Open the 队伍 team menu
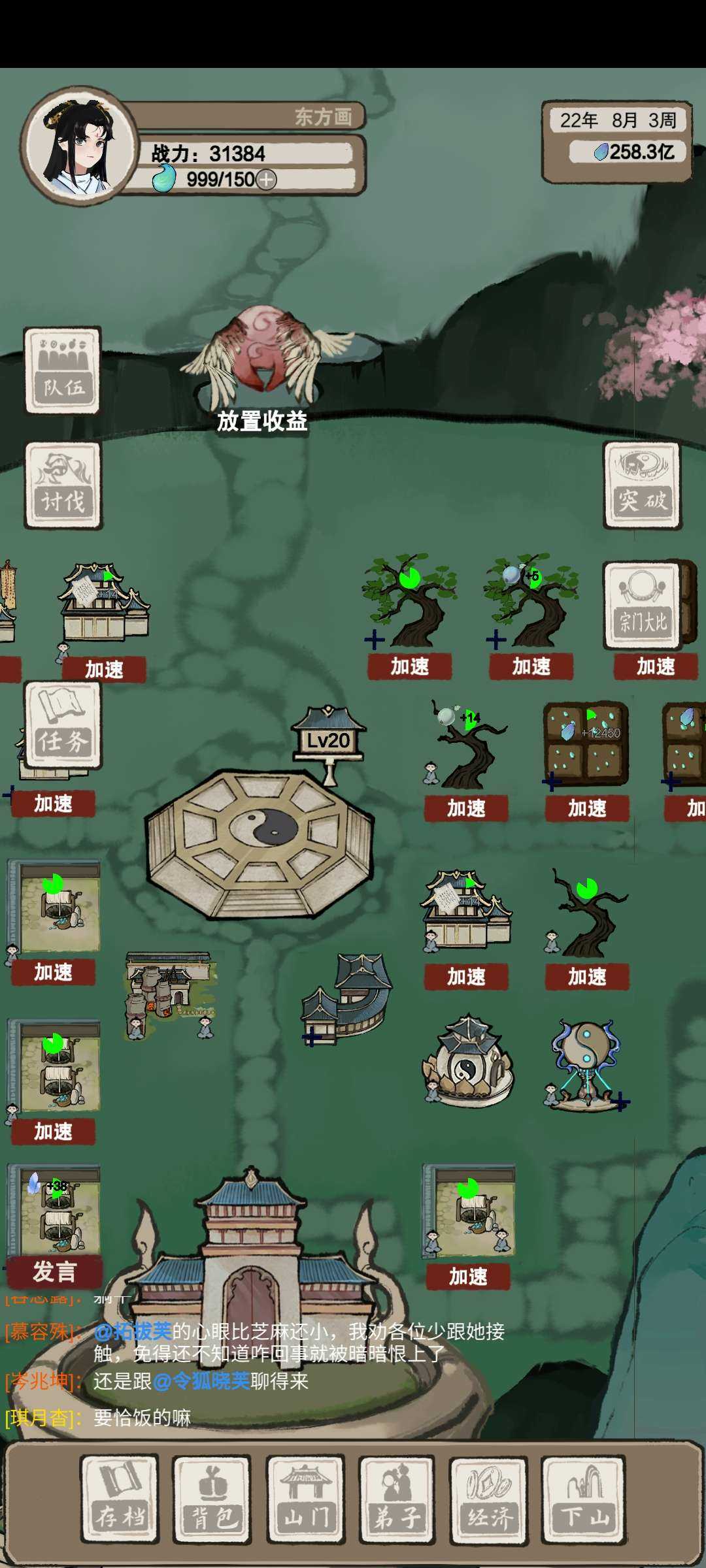 coord(62,370)
